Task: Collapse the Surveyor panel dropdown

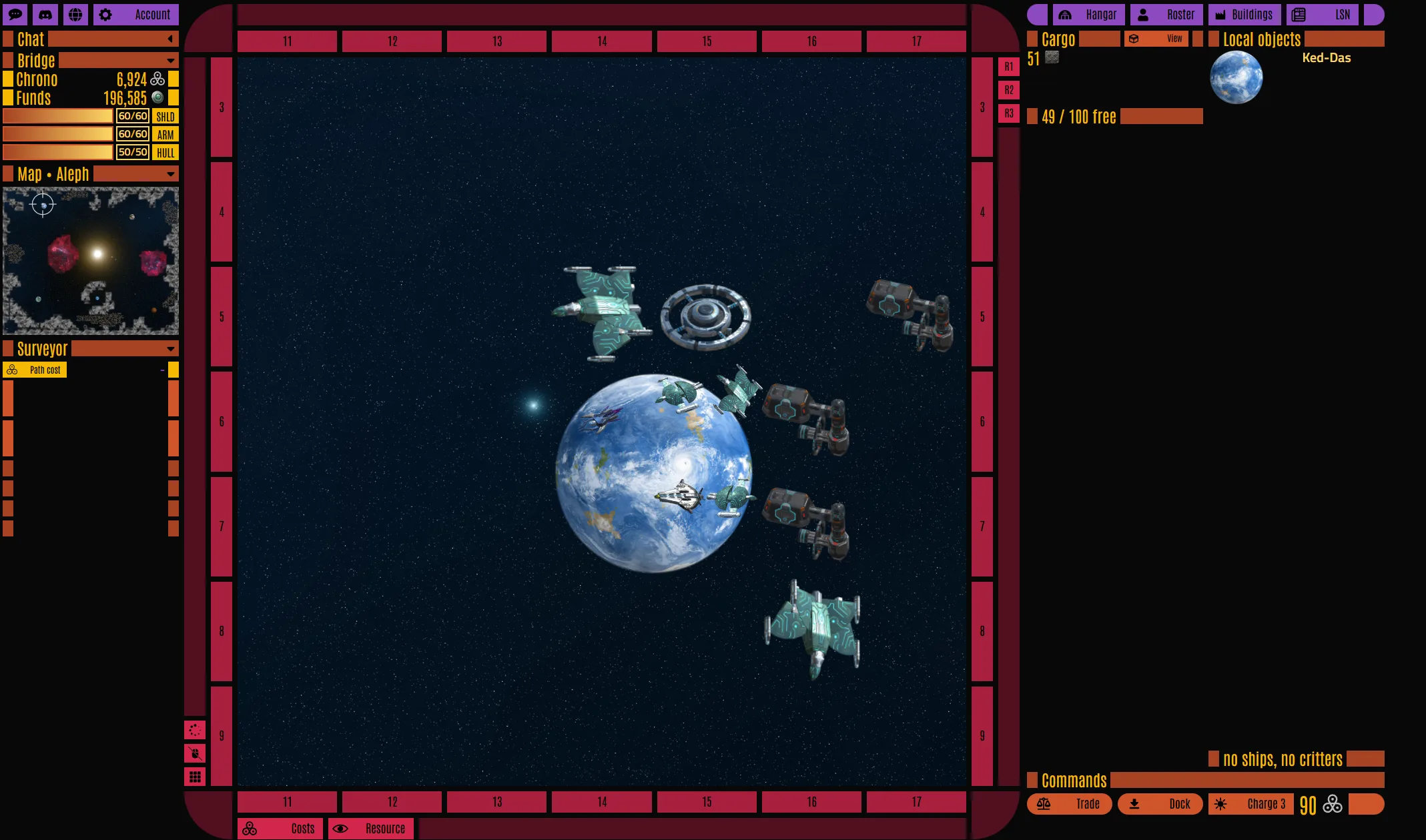Action: 170,349
